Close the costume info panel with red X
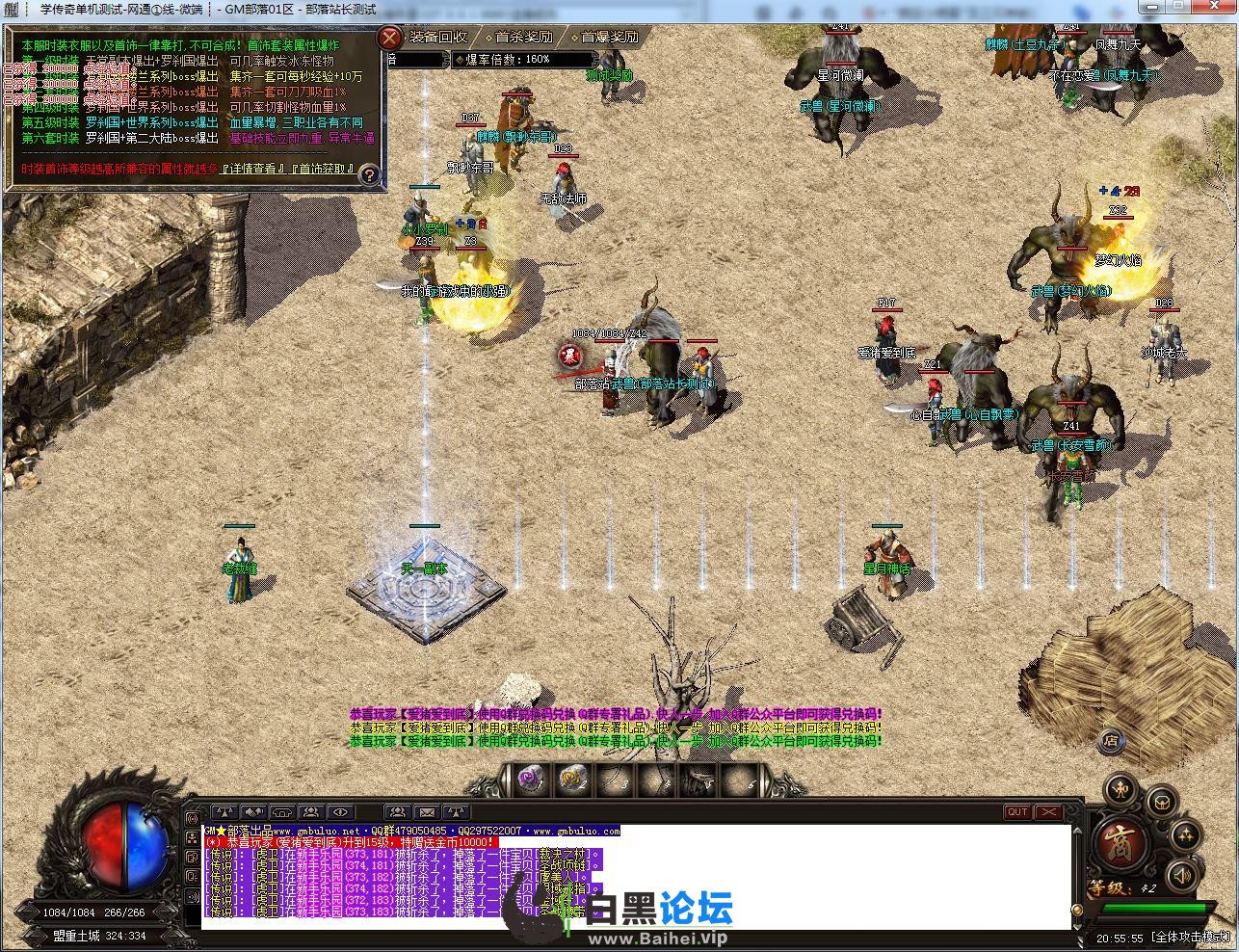 click(x=389, y=39)
